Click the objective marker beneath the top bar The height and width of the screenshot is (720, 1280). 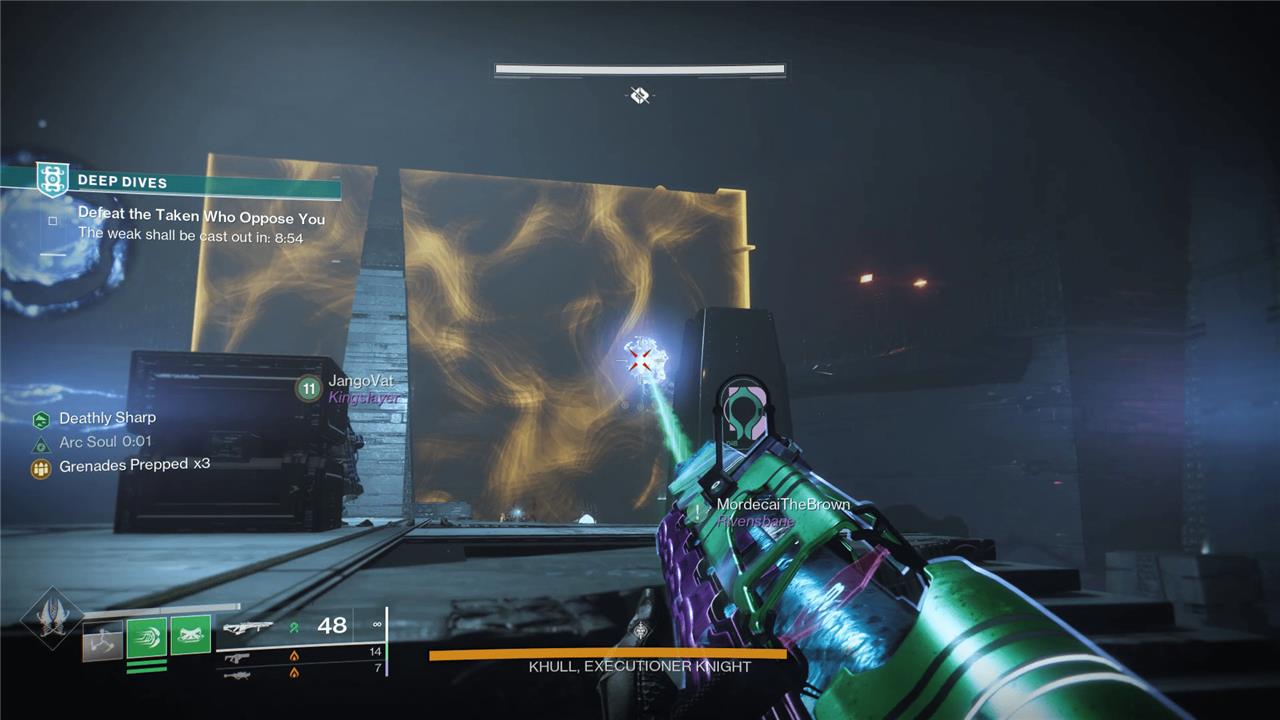(x=640, y=96)
